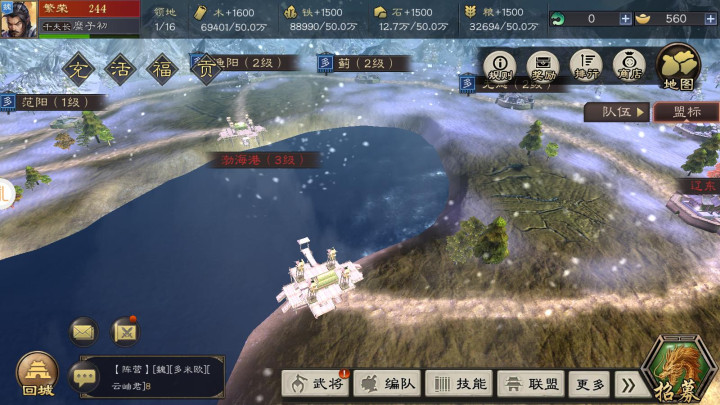Viewport: 720px width, 405px height.
Task: Open the 技能 skills menu
Action: (458, 384)
